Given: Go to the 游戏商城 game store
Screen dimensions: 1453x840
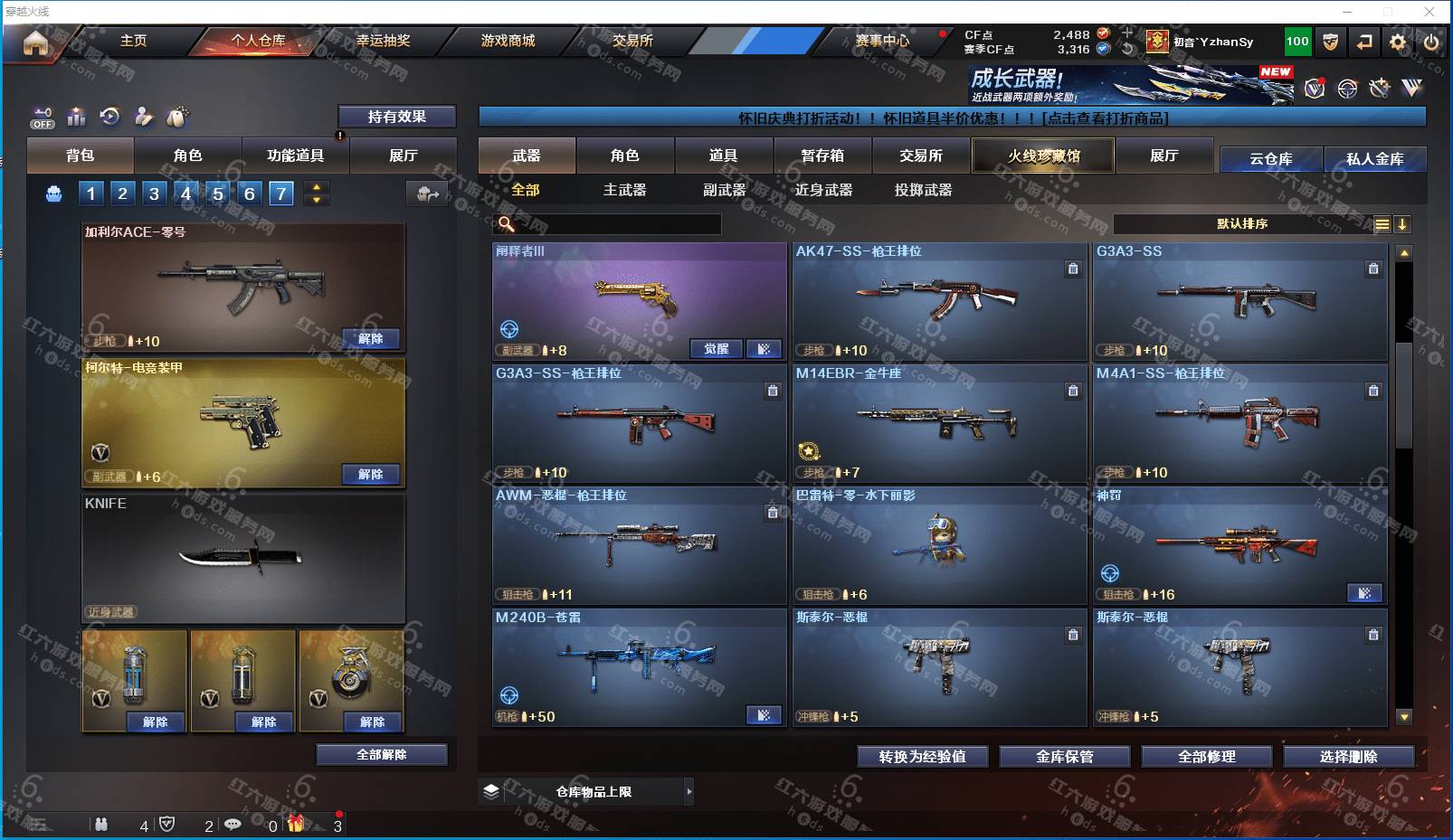Looking at the screenshot, I should click(508, 41).
